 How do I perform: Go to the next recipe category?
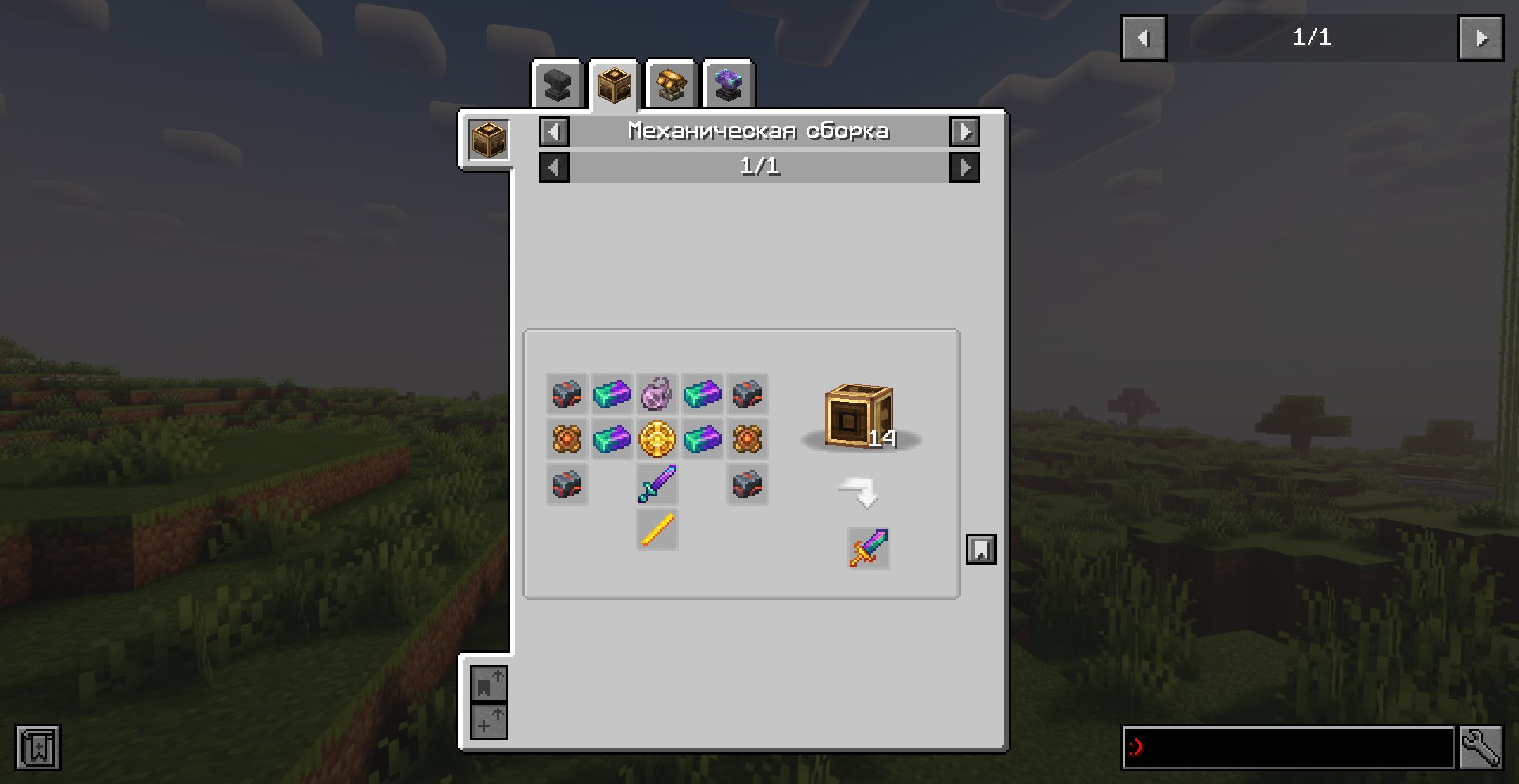click(964, 131)
